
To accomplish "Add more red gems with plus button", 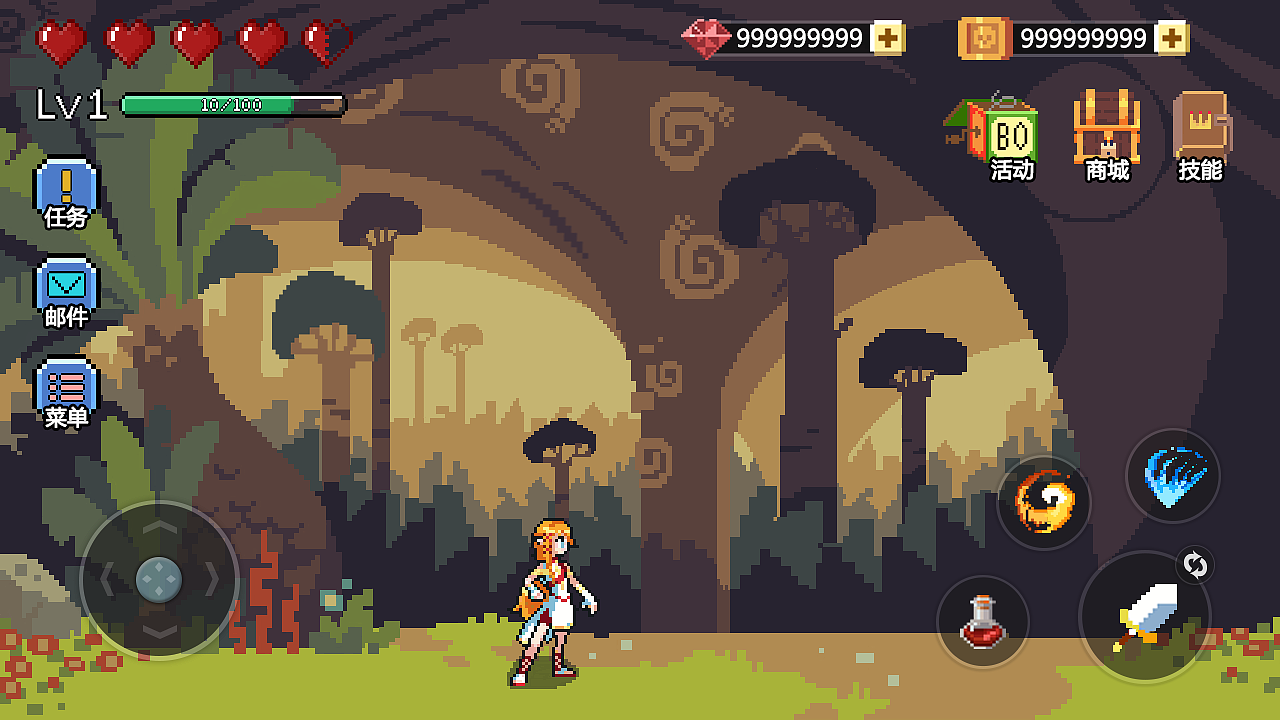I will coord(887,38).
